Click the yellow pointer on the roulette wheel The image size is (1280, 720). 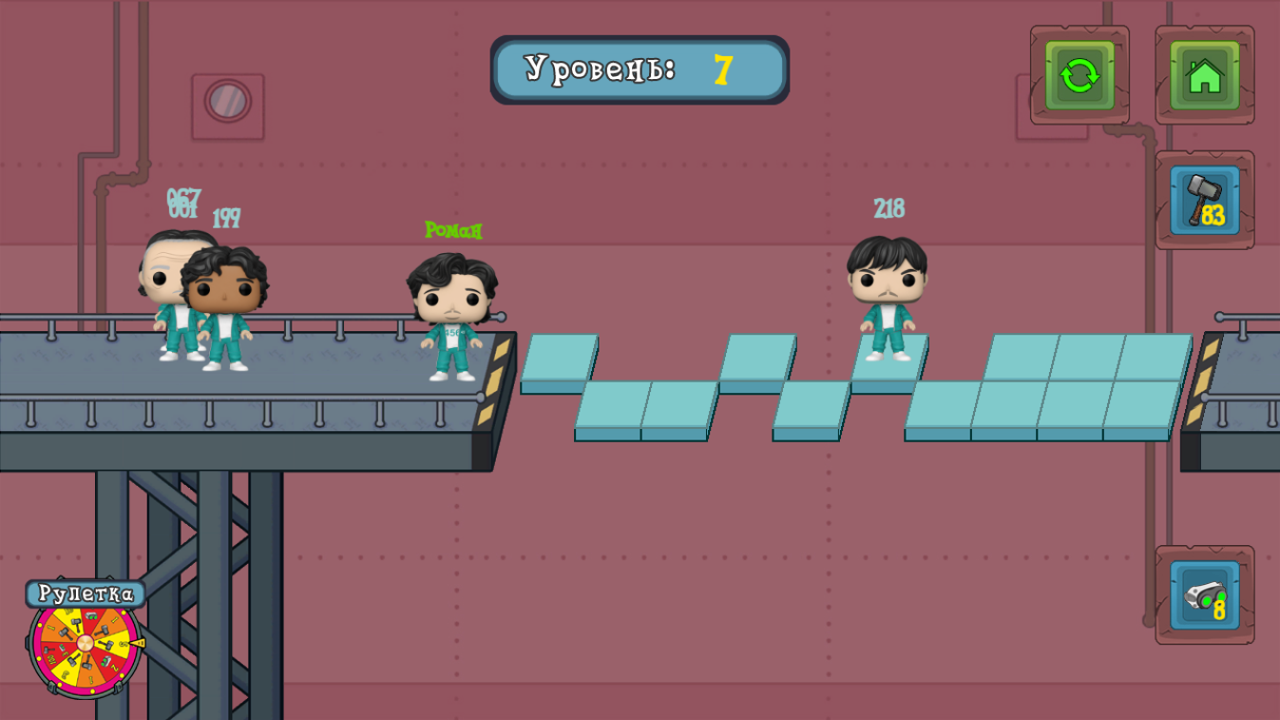tap(139, 643)
